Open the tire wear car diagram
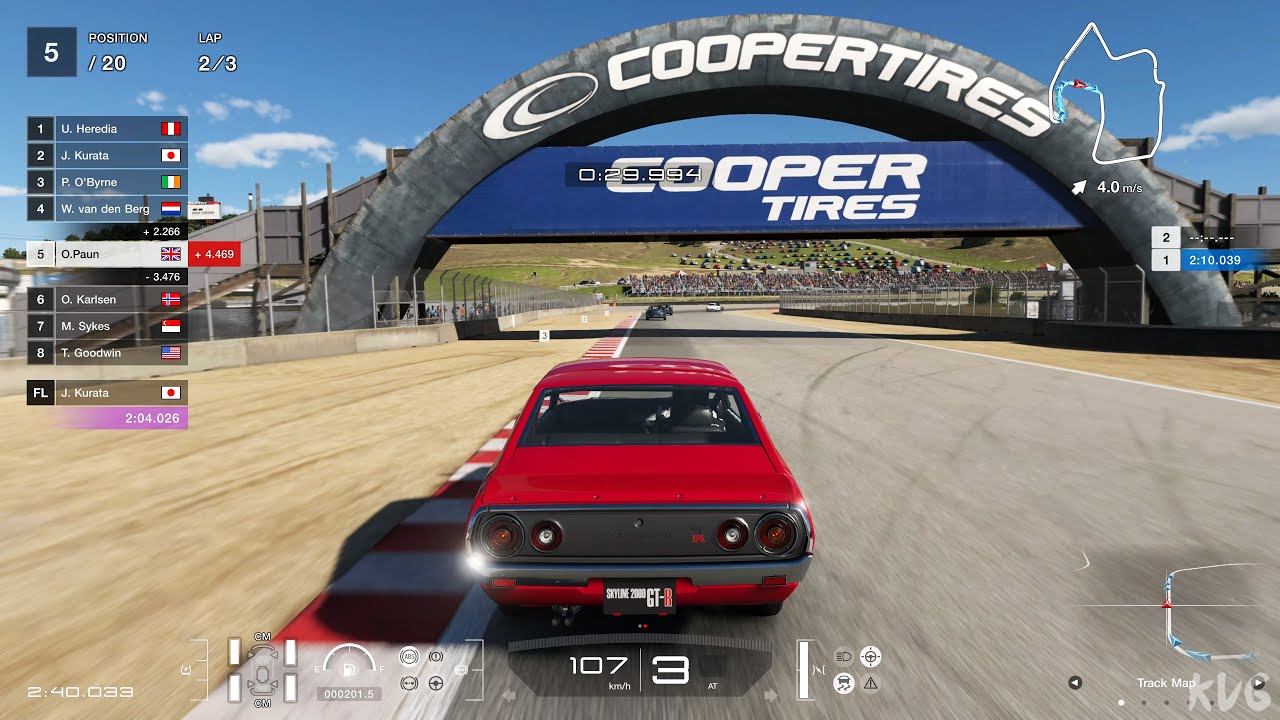 [x=262, y=670]
